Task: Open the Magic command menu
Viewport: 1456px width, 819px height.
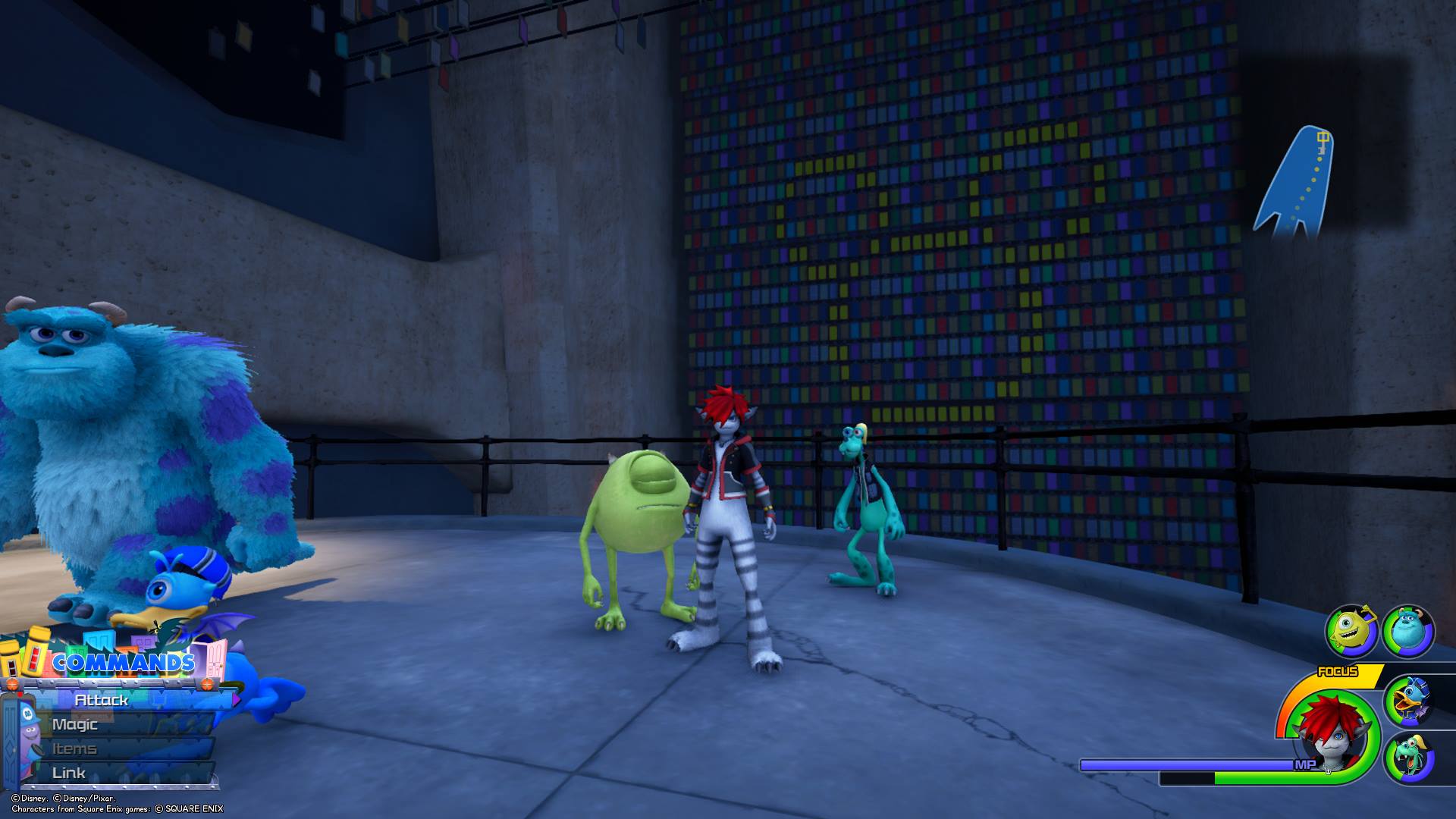Action: 75,724
